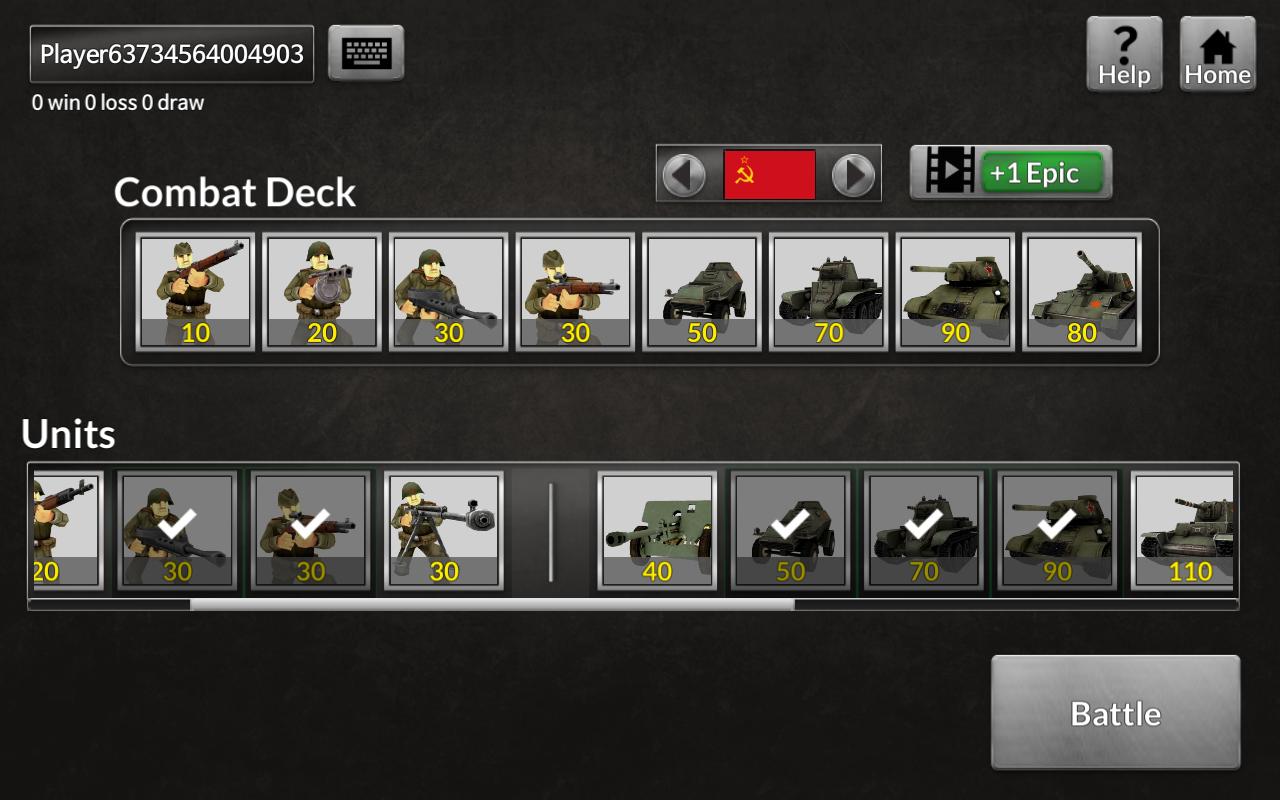The height and width of the screenshot is (800, 1280).
Task: Click the Soviet flag nation selector
Action: point(769,174)
